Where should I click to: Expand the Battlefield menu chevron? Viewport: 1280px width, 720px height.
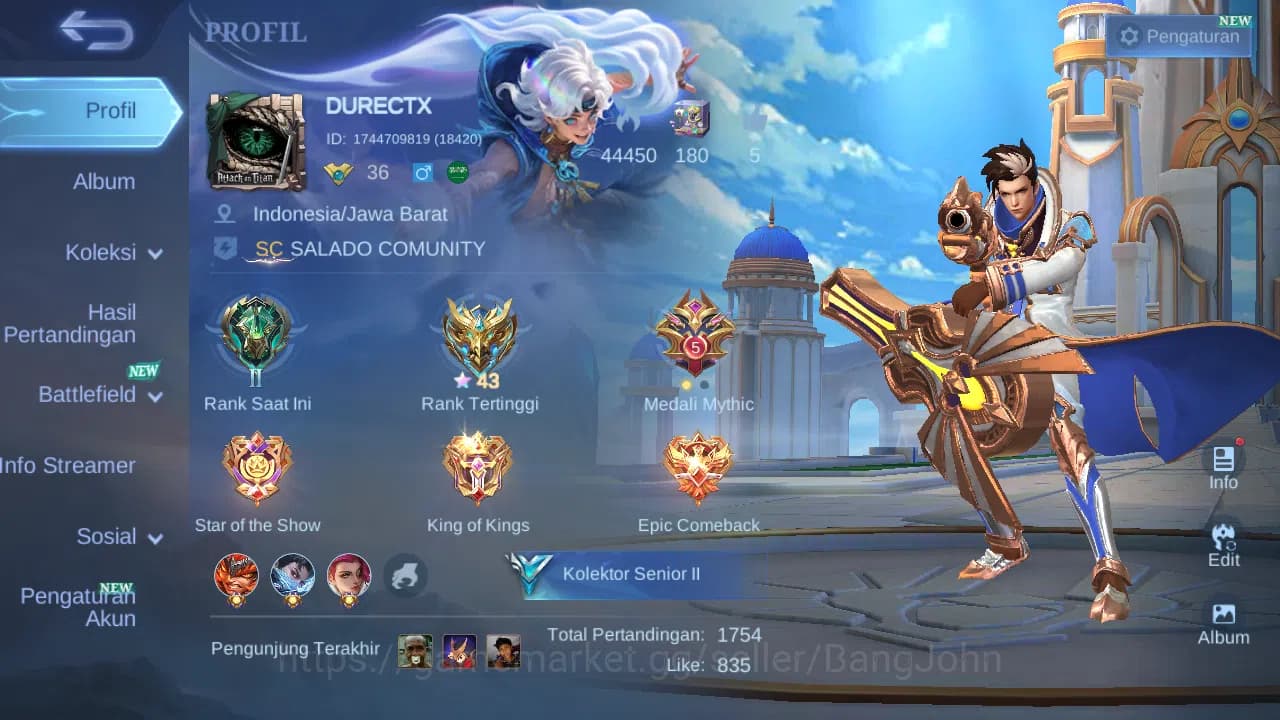coord(157,397)
